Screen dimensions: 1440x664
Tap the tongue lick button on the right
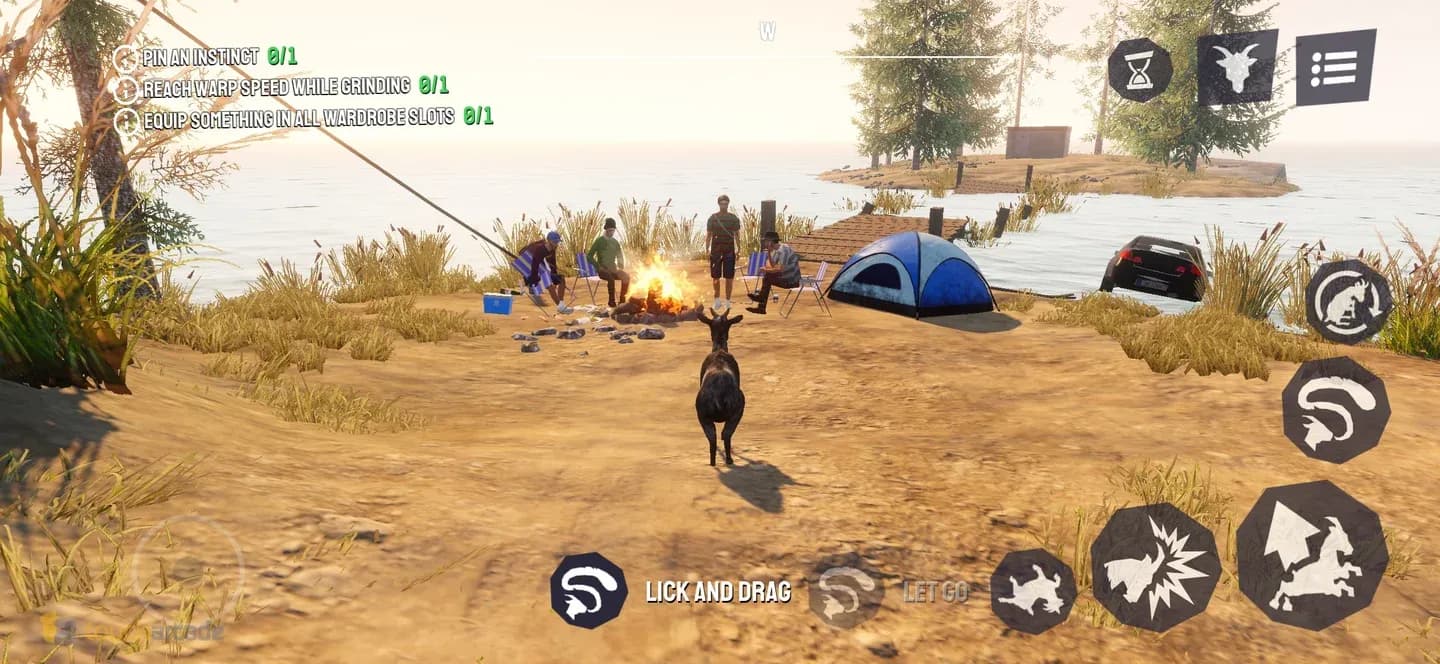[1335, 409]
